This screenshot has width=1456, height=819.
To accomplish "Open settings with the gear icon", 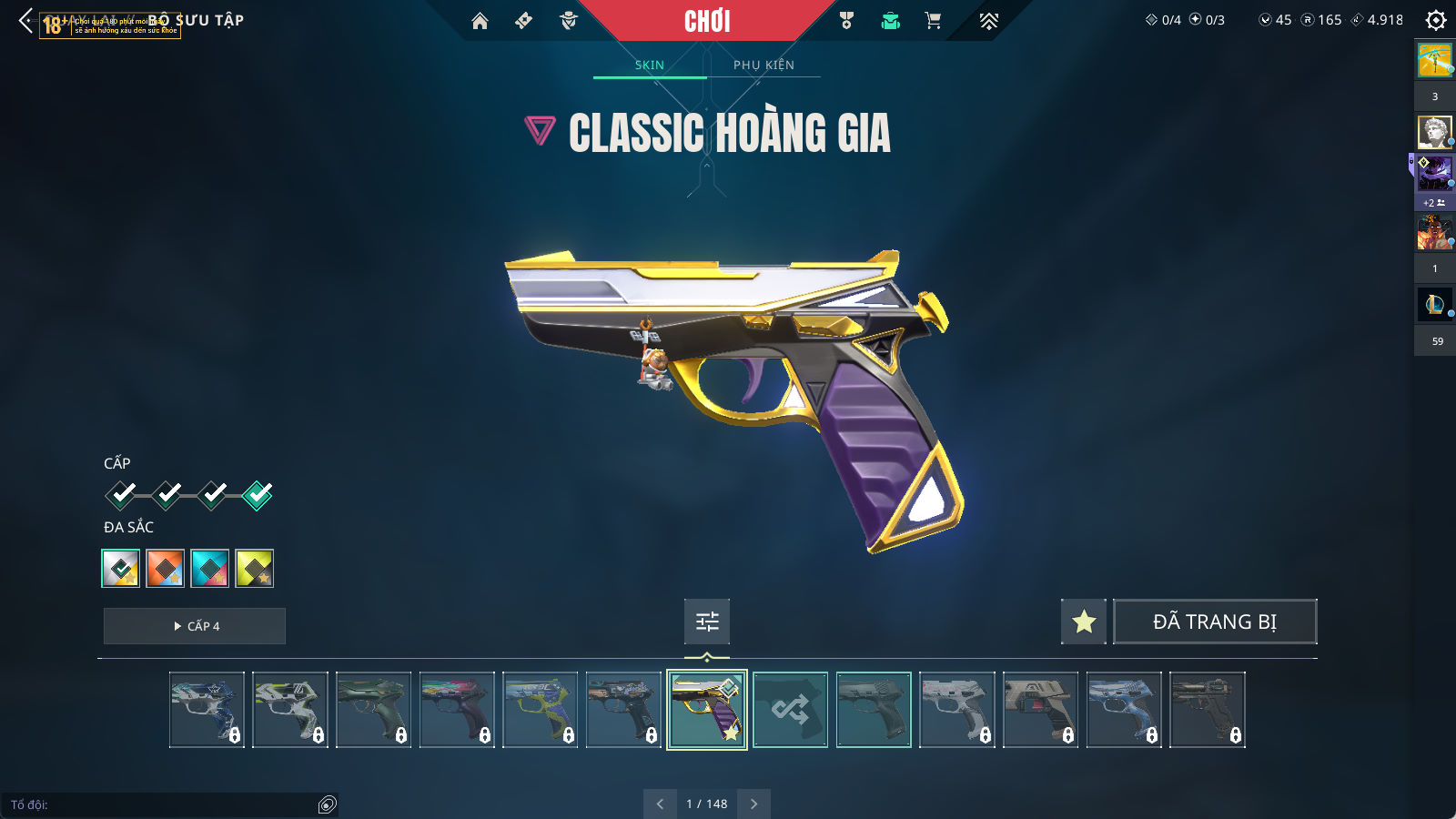I will pos(1436,20).
